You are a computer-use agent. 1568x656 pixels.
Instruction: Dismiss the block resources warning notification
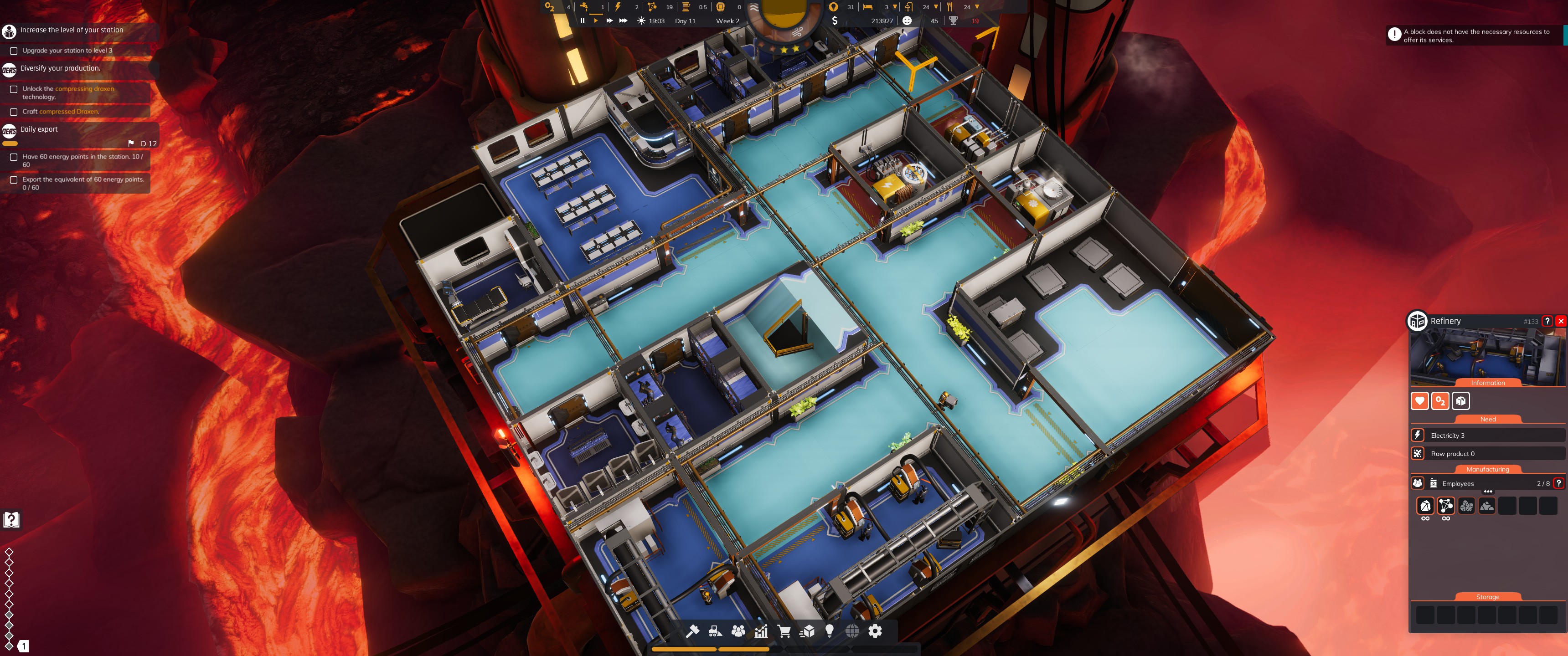[x=1394, y=35]
